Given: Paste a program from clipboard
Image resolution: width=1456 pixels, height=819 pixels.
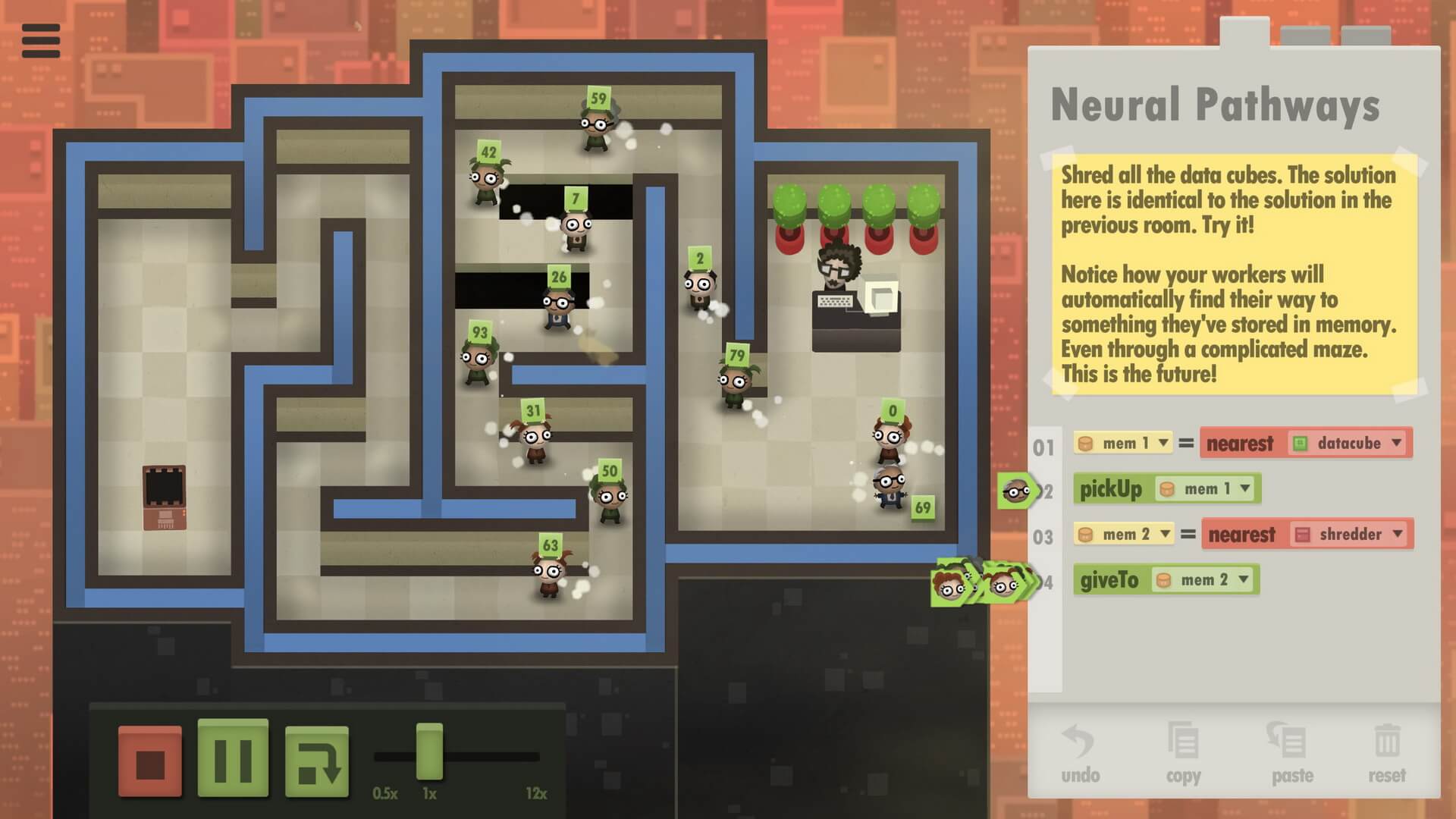Looking at the screenshot, I should pyautogui.click(x=1291, y=754).
